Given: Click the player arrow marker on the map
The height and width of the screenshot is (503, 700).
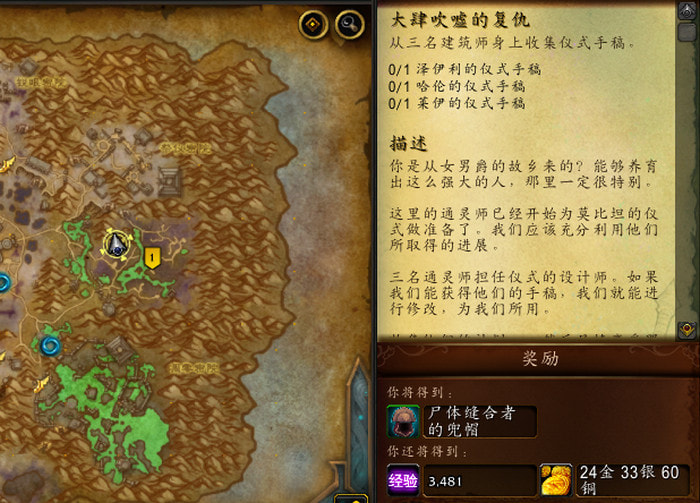Looking at the screenshot, I should [116, 243].
